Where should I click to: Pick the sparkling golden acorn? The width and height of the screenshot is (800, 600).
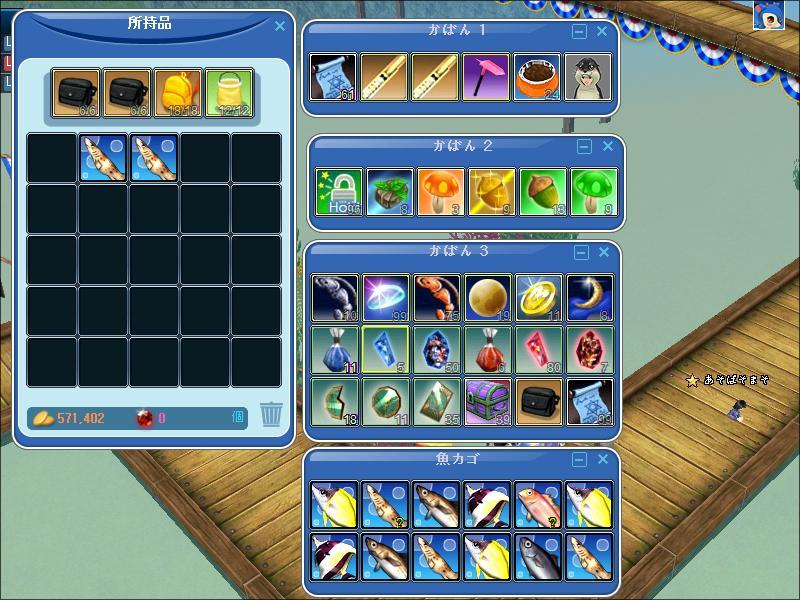(x=492, y=192)
